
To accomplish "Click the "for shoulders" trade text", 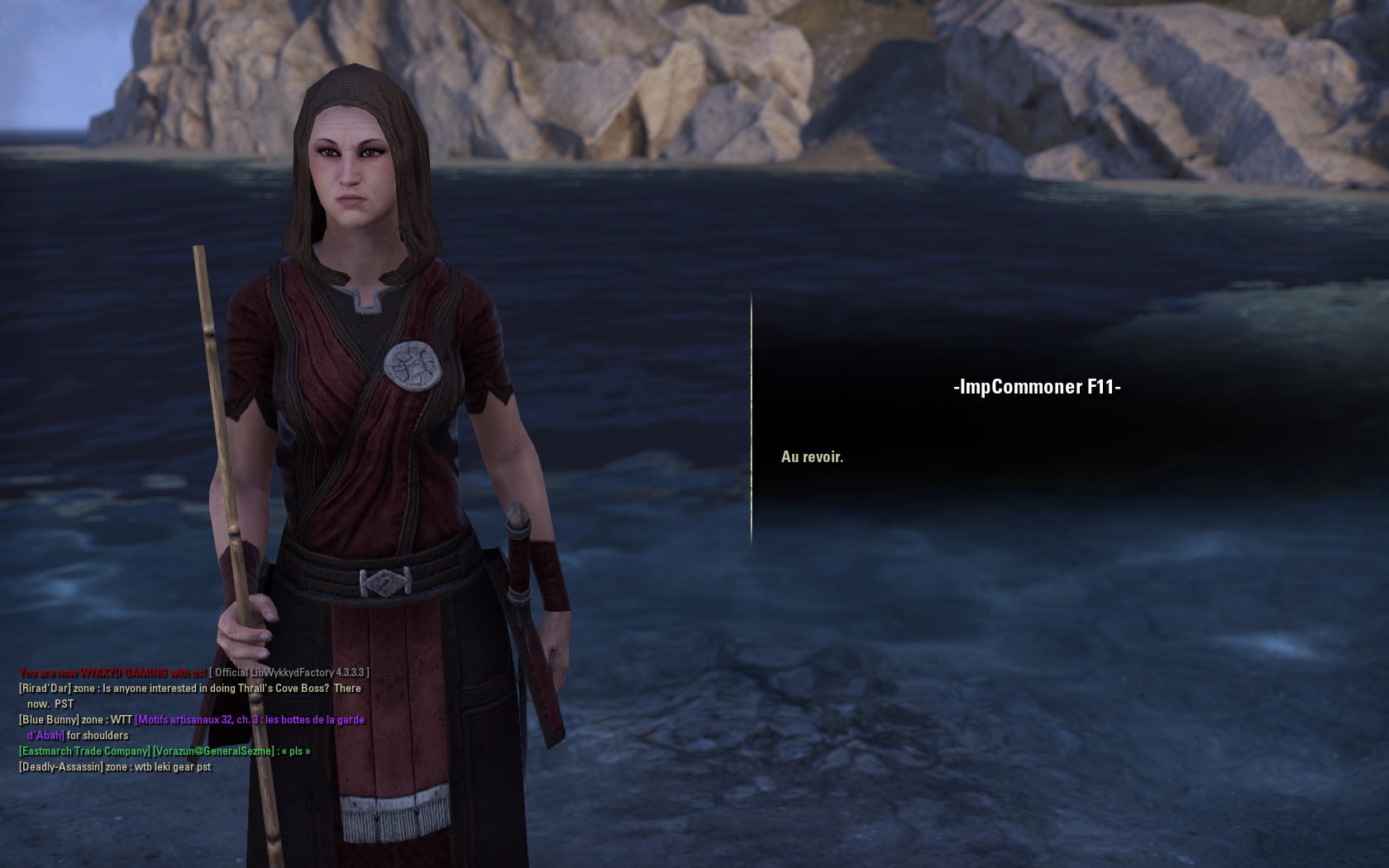I will point(99,735).
